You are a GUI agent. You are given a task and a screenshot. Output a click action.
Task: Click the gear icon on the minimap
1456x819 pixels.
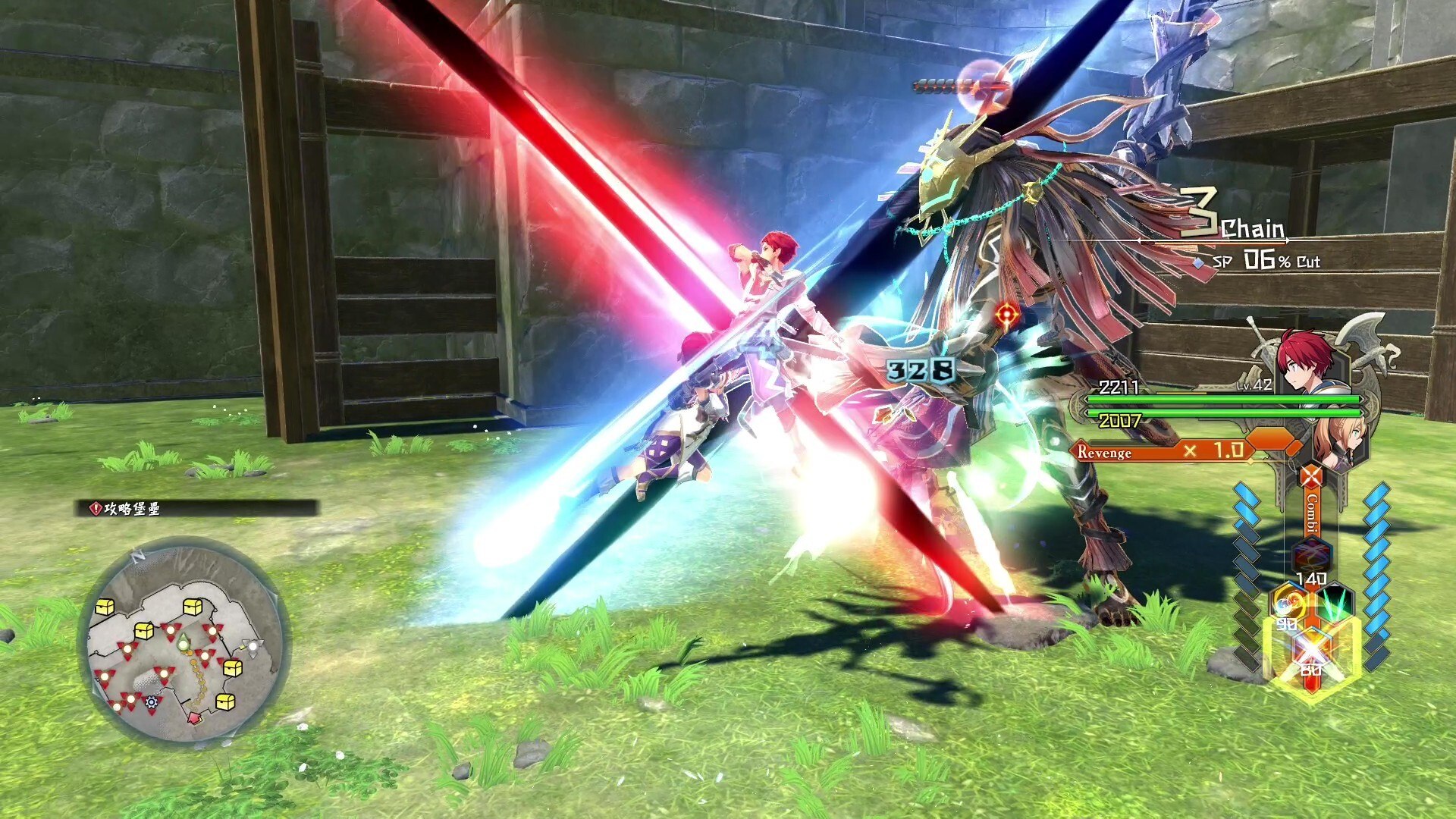coord(150,702)
